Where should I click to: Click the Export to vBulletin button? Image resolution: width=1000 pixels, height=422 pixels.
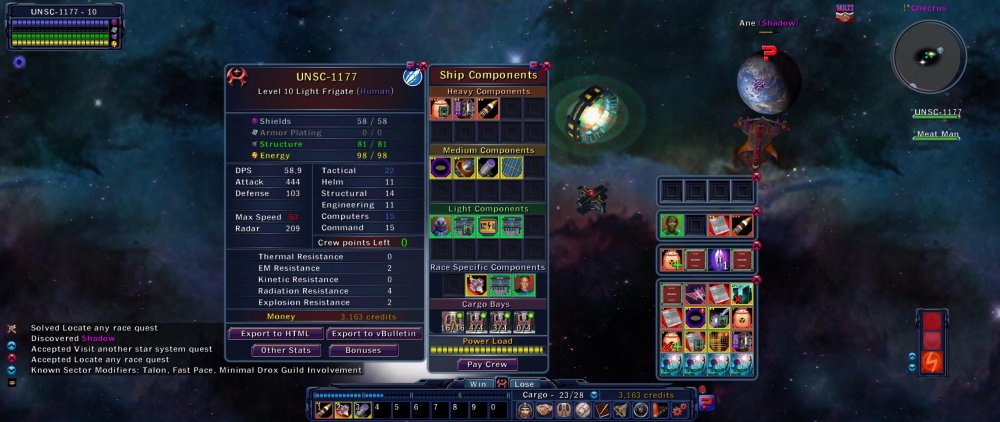tap(374, 333)
